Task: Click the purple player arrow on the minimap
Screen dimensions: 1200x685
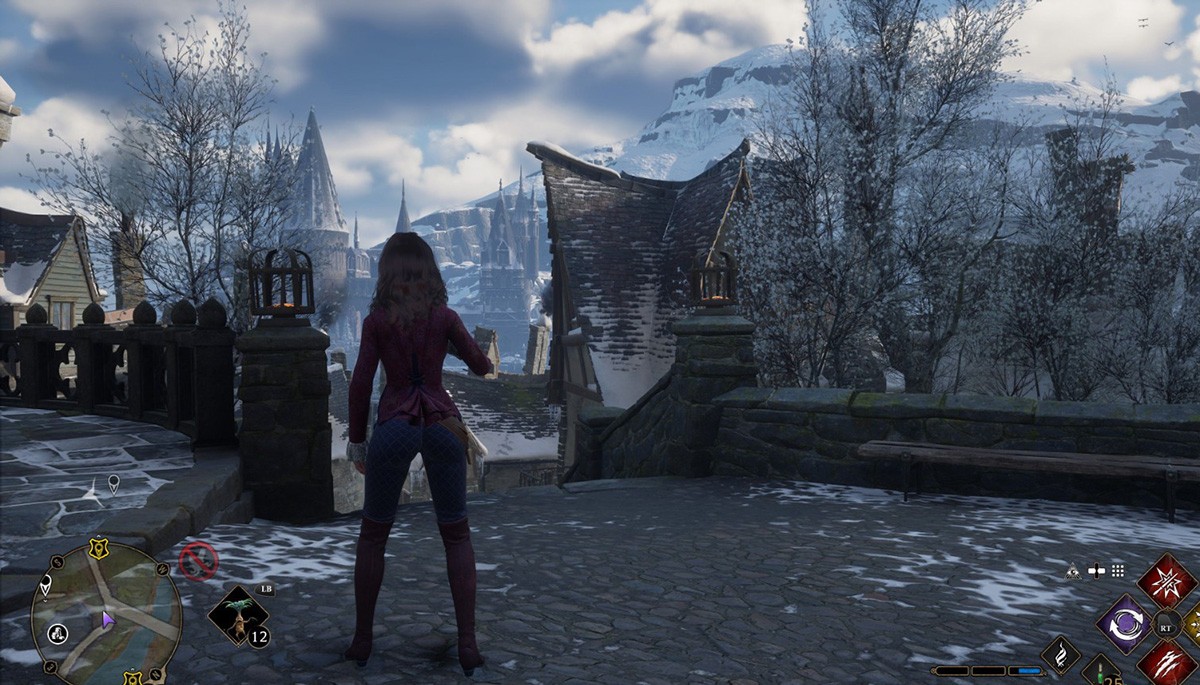Action: coord(108,621)
